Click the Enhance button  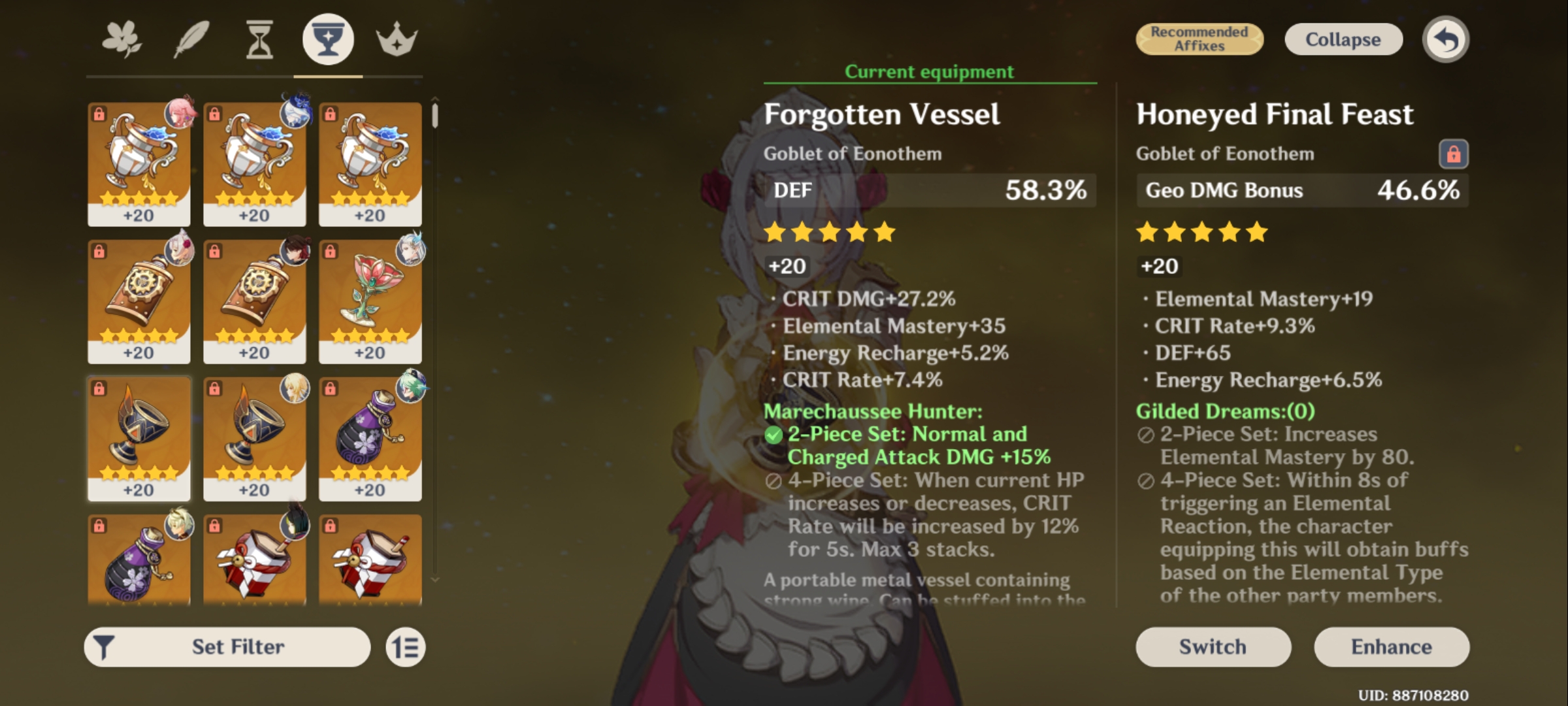click(x=1392, y=647)
